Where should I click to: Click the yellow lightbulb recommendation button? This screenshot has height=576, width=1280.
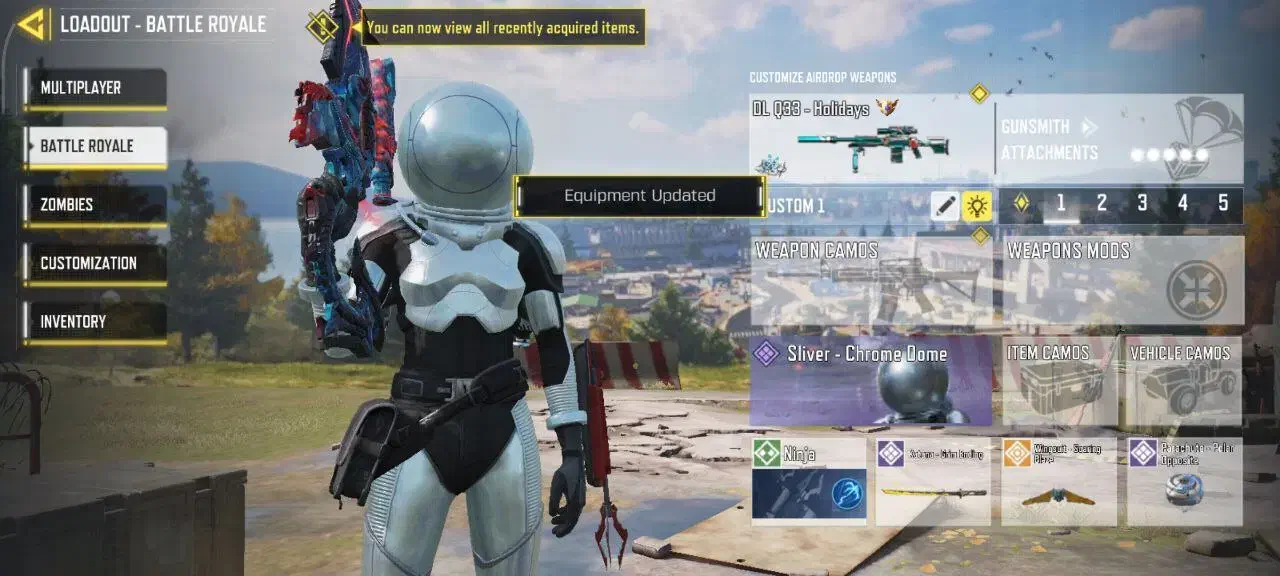click(x=977, y=206)
